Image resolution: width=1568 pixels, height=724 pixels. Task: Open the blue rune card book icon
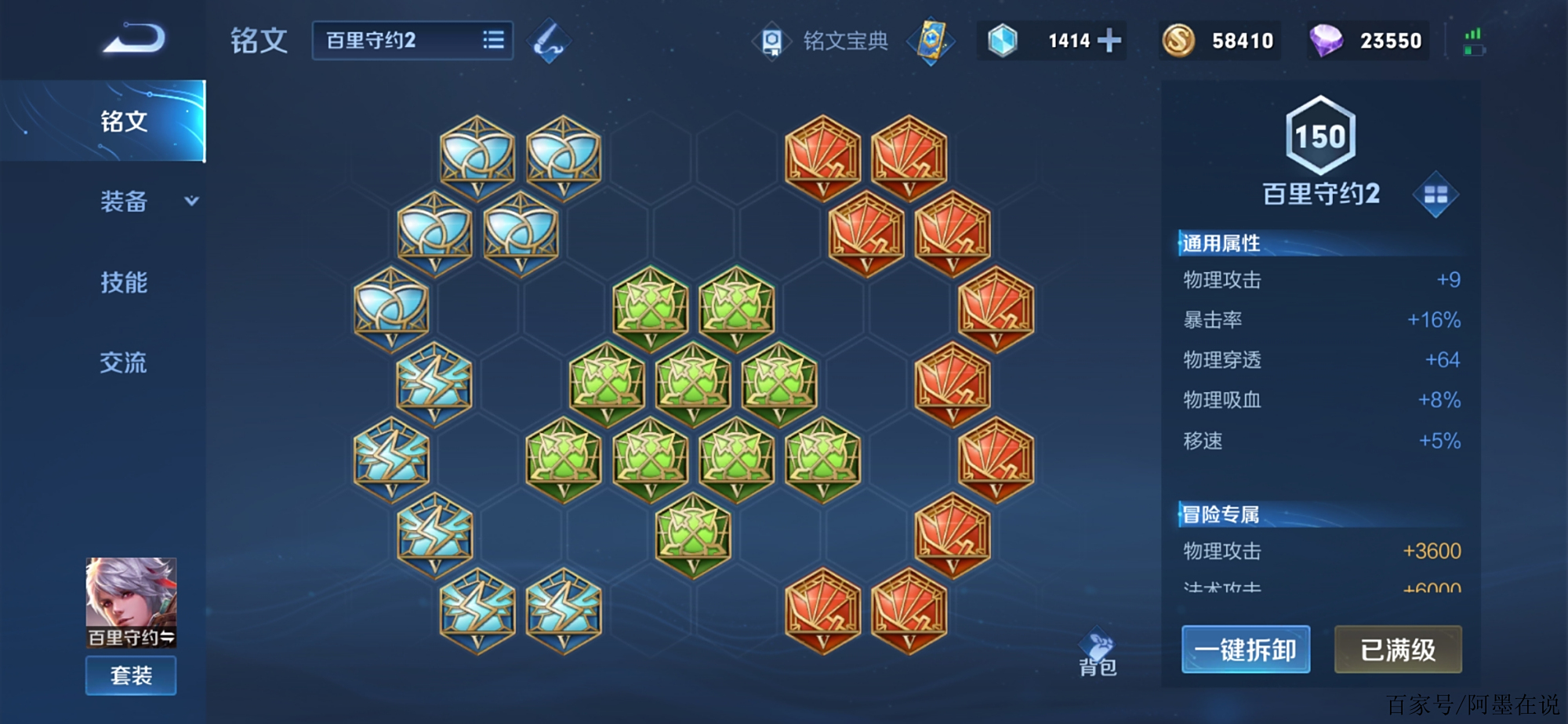(x=931, y=41)
